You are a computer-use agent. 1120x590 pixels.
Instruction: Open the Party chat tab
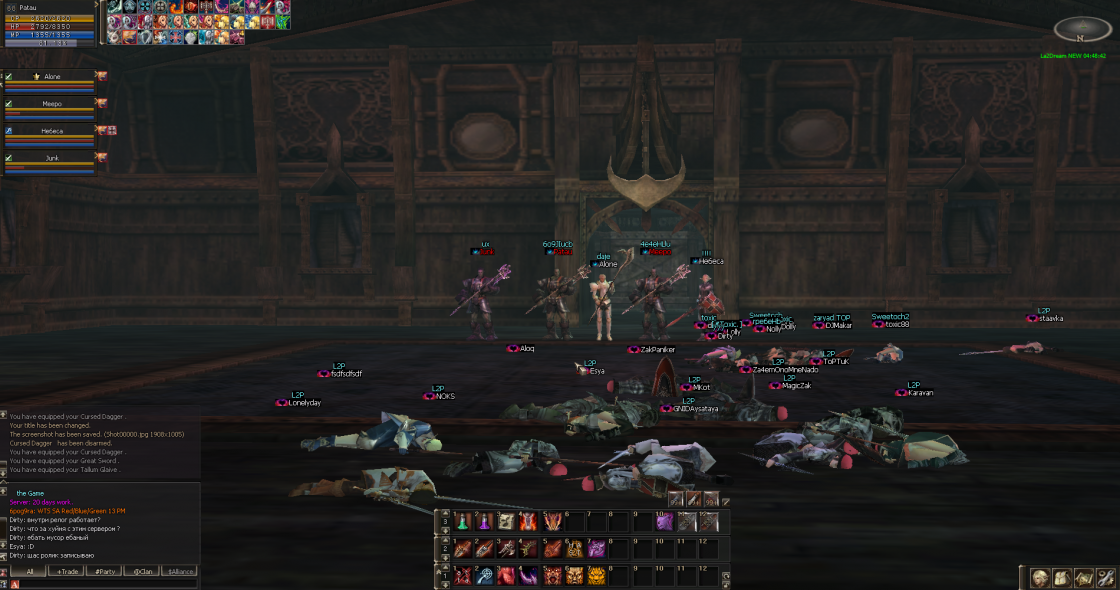[x=102, y=571]
